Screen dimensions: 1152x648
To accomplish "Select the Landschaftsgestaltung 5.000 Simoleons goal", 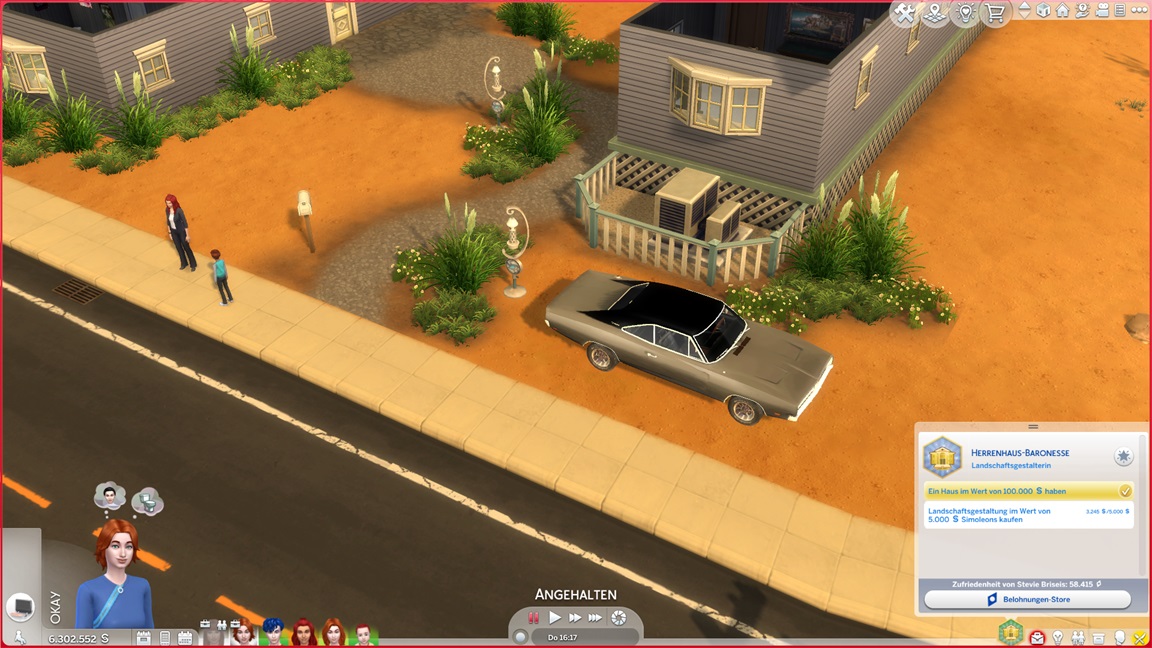I will coord(1027,515).
